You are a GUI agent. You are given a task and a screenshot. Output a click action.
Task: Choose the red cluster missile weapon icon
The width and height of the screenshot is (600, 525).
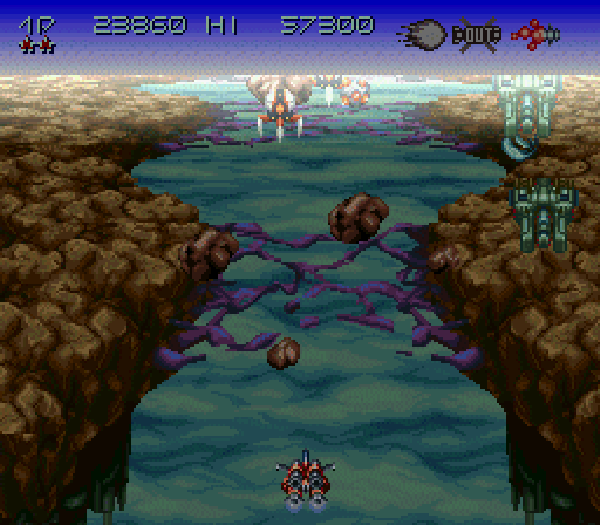[534, 34]
